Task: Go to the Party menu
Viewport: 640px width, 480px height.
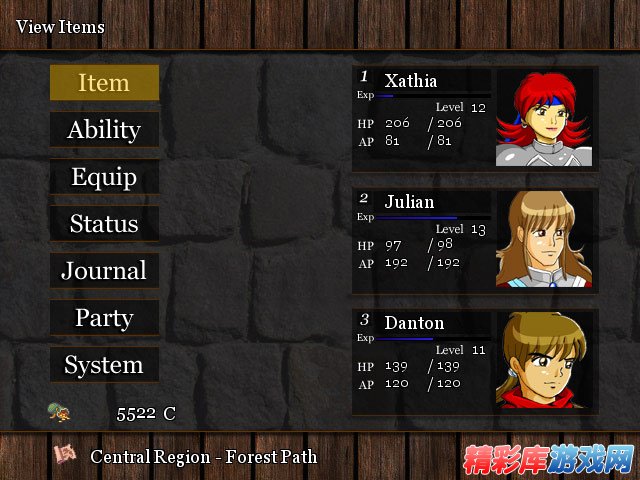Action: pos(104,318)
